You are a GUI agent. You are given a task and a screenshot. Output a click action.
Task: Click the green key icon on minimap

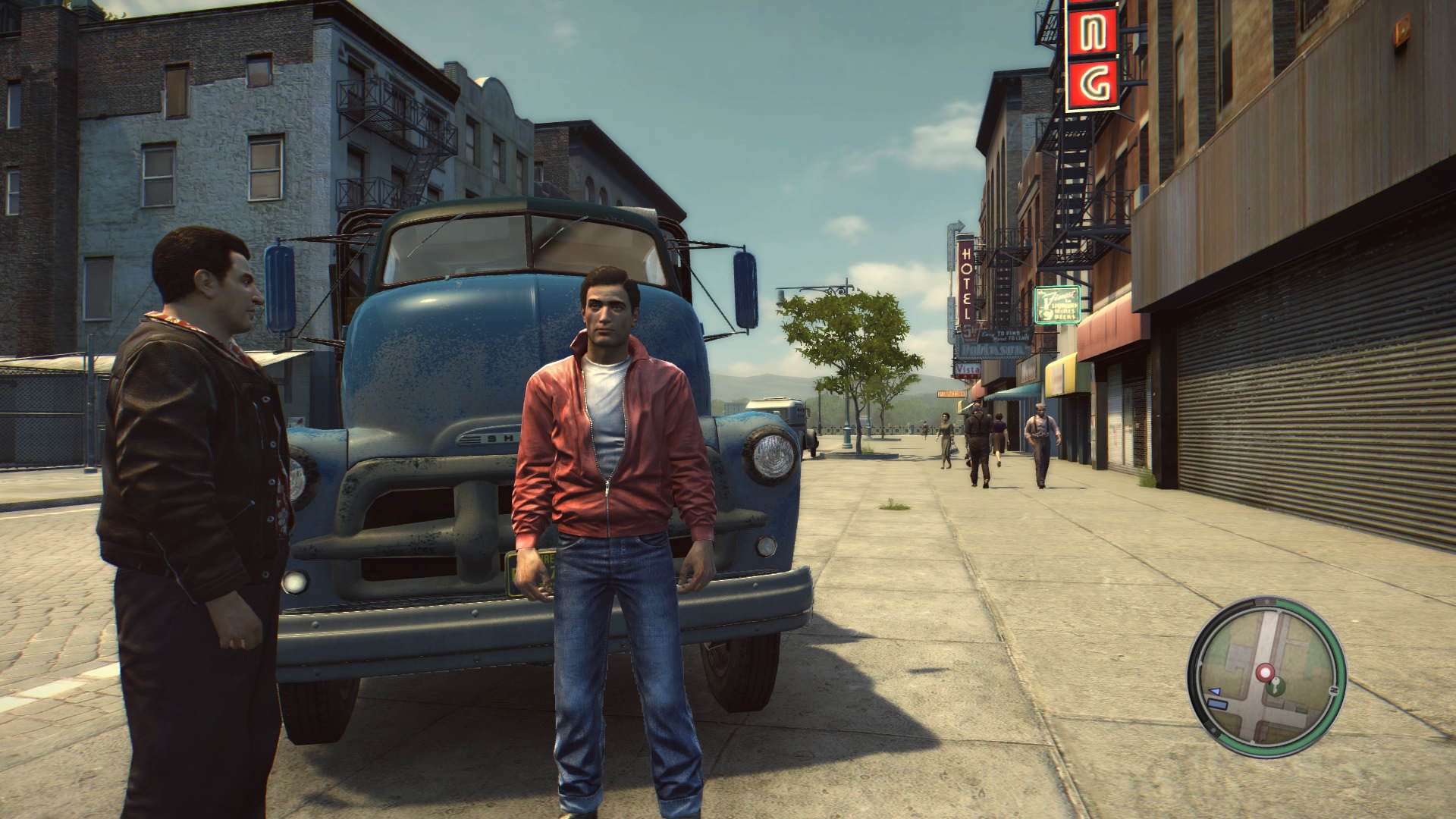[1276, 687]
